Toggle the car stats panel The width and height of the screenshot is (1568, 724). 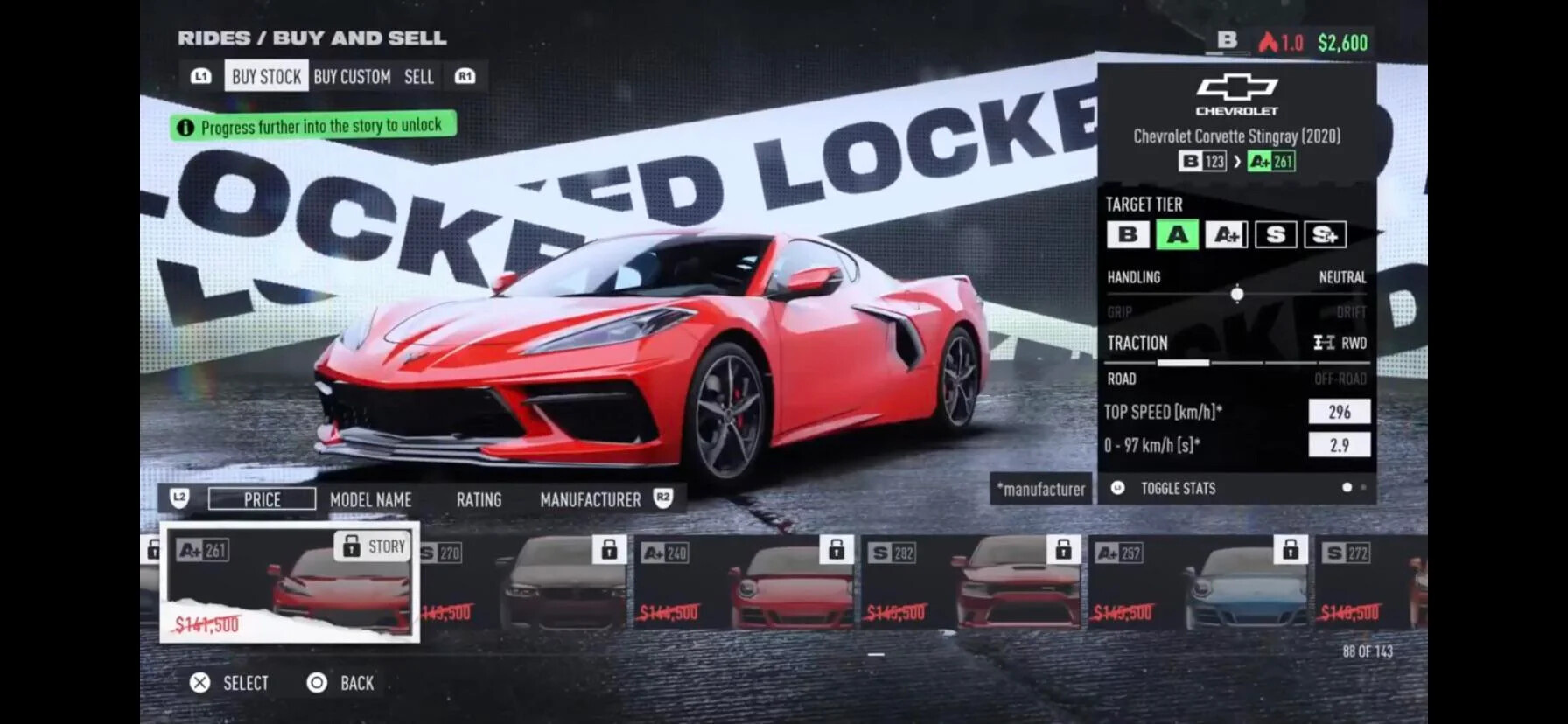1177,488
